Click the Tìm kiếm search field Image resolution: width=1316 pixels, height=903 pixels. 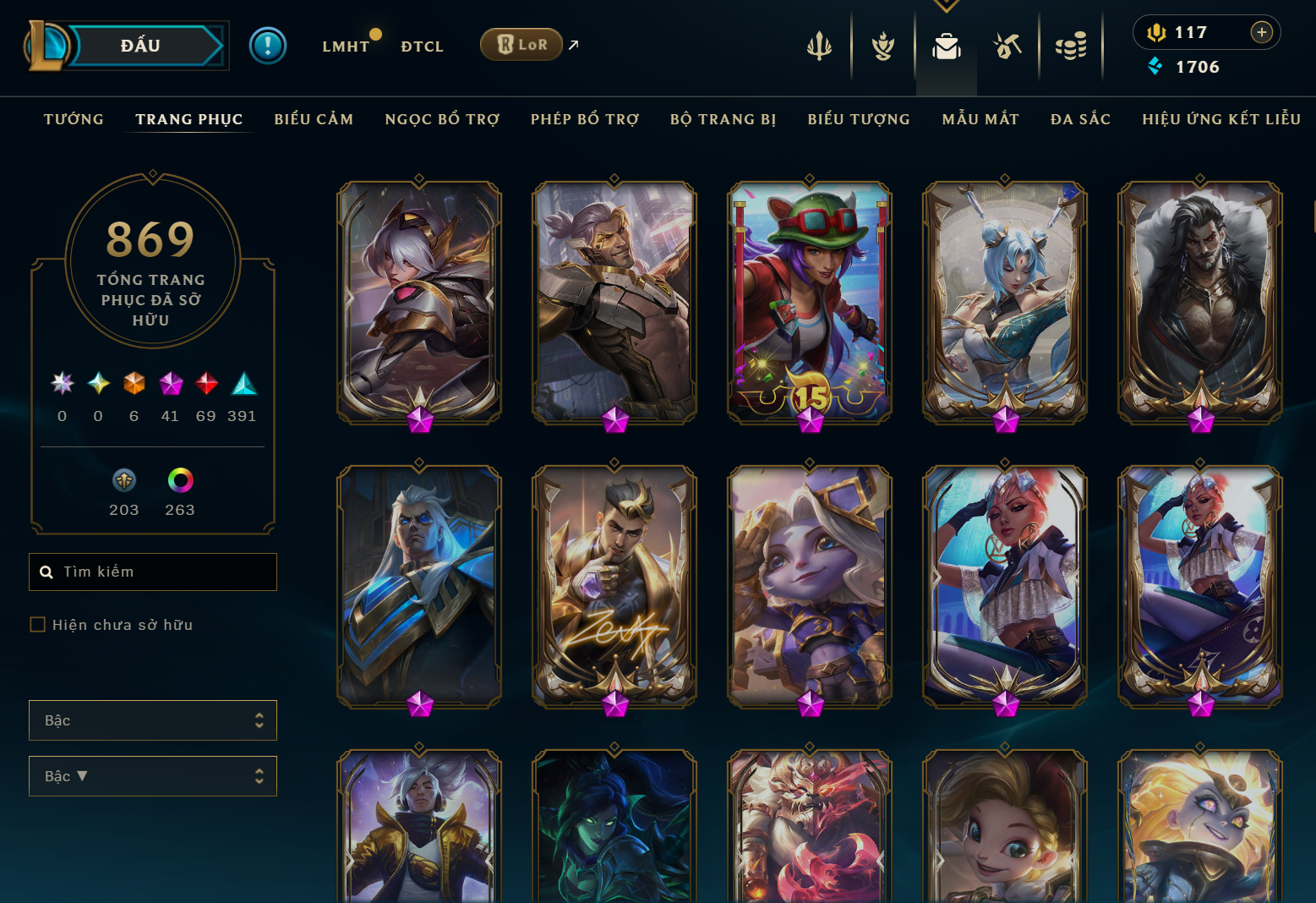pos(152,572)
